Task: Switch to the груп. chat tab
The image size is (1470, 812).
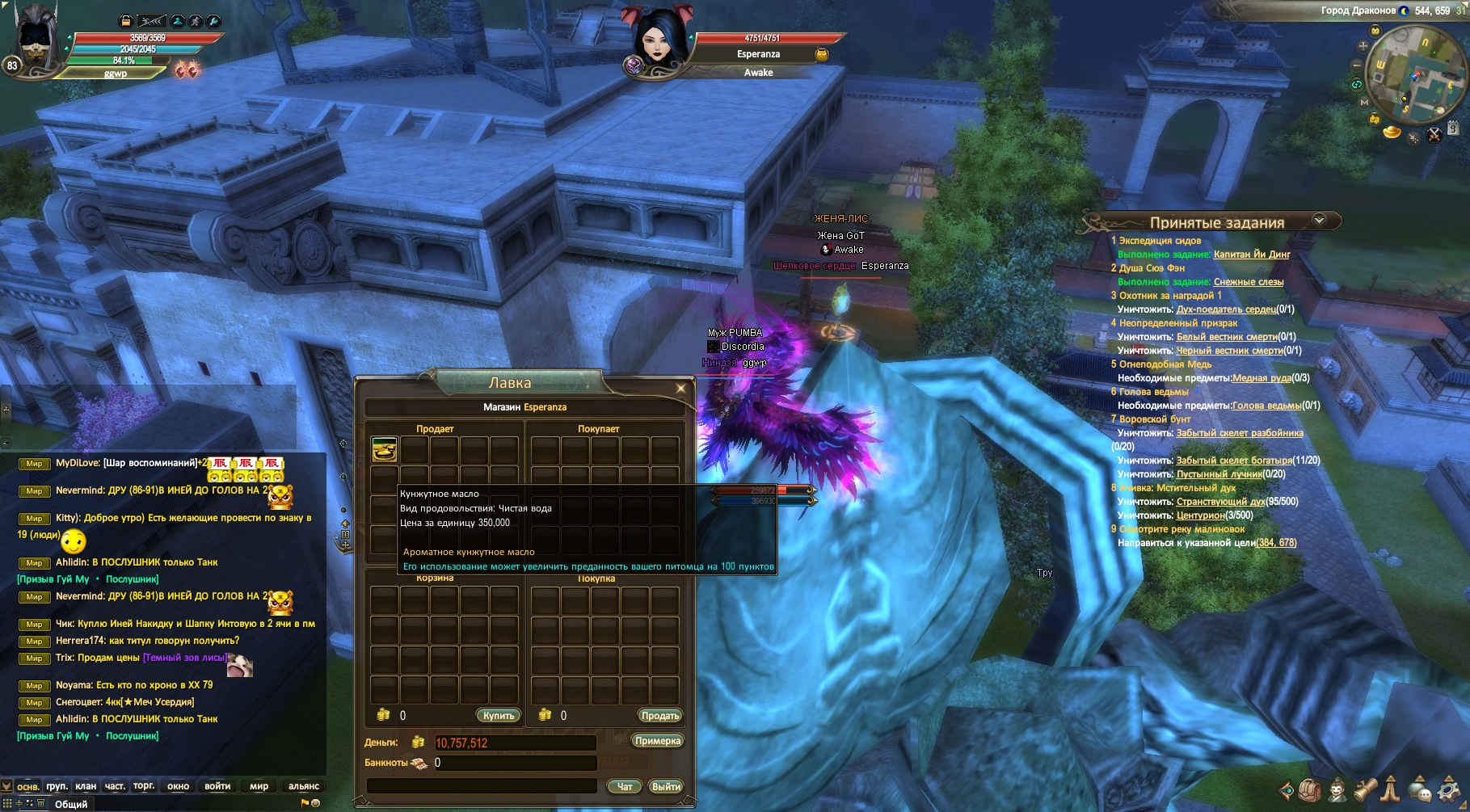Action: click(x=57, y=786)
